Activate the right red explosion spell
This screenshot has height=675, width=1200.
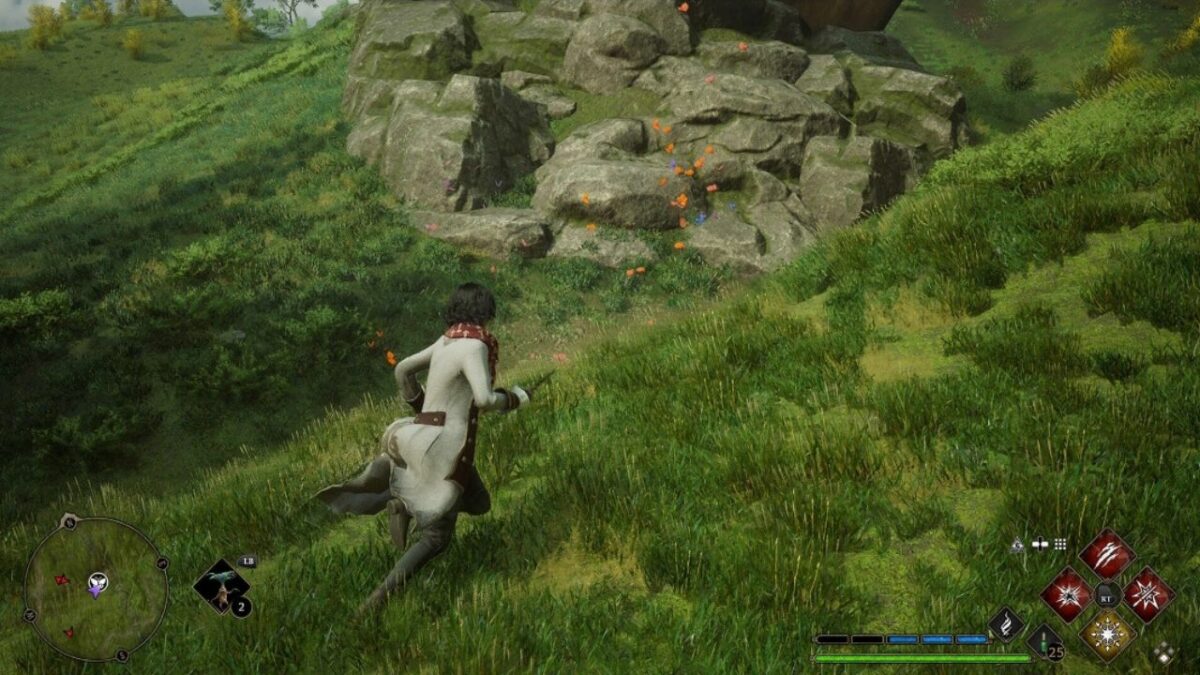(x=1147, y=594)
